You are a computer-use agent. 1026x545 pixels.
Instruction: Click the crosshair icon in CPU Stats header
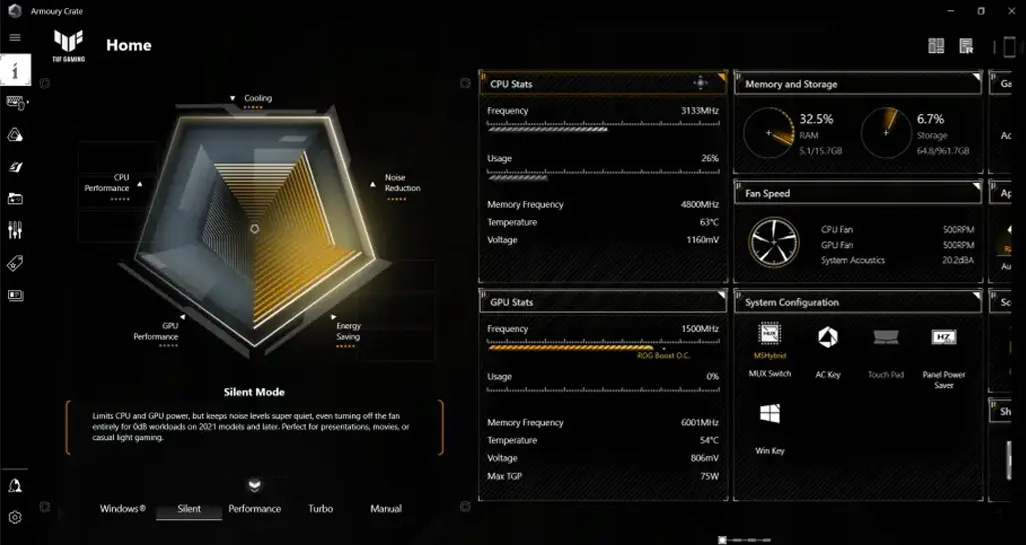pyautogui.click(x=700, y=83)
